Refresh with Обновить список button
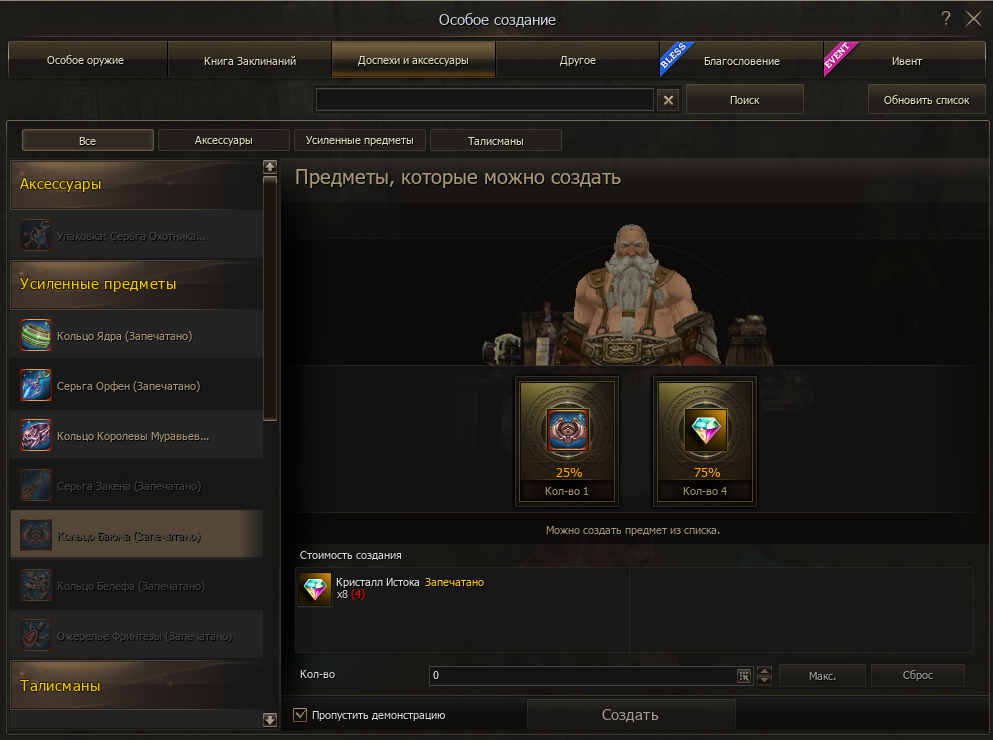 point(926,100)
